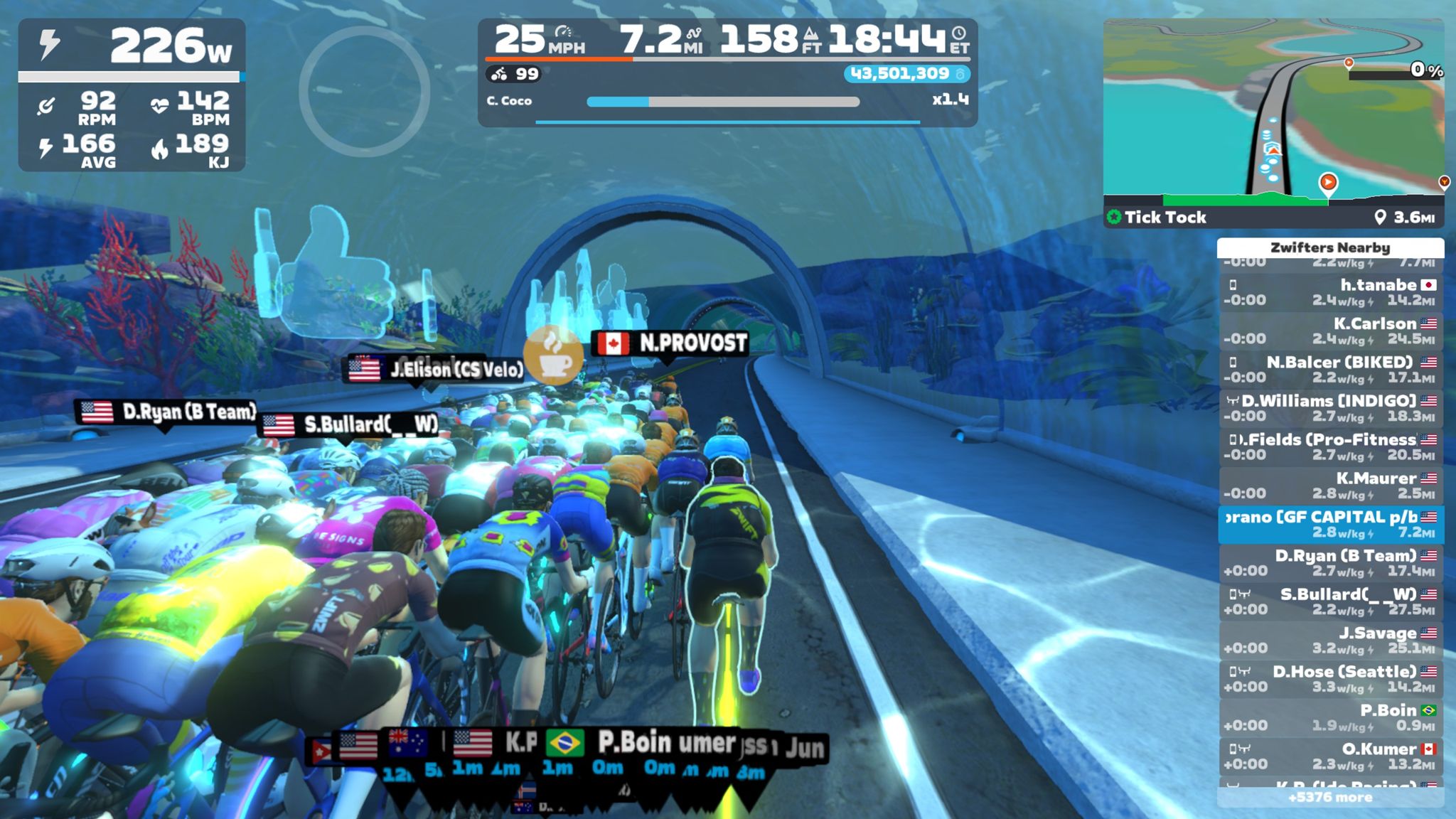Activate the empty PowerUp ring

(364, 91)
